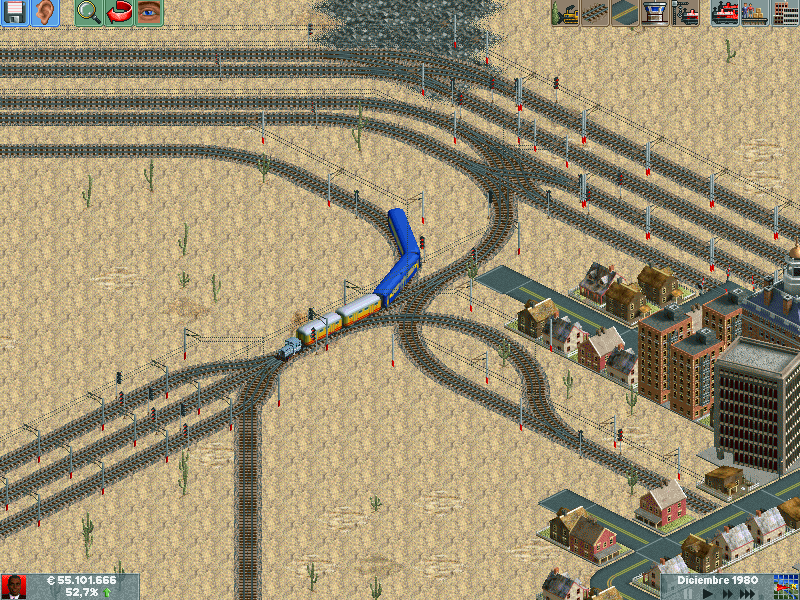Open the floppy disk save/load menu
Viewport: 800px width, 600px height.
point(15,13)
